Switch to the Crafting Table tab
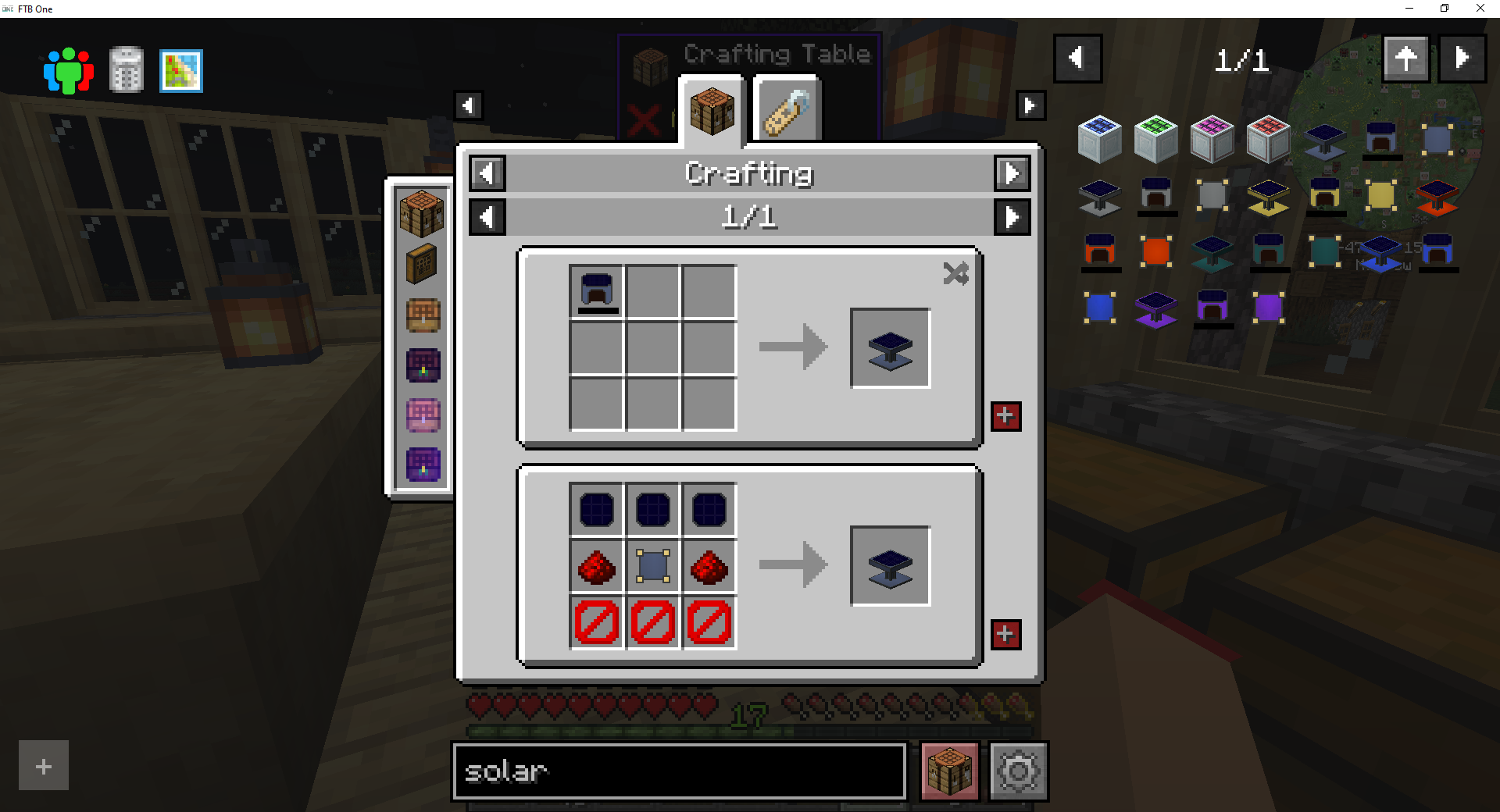Screen dimensions: 1500x812 [712, 112]
